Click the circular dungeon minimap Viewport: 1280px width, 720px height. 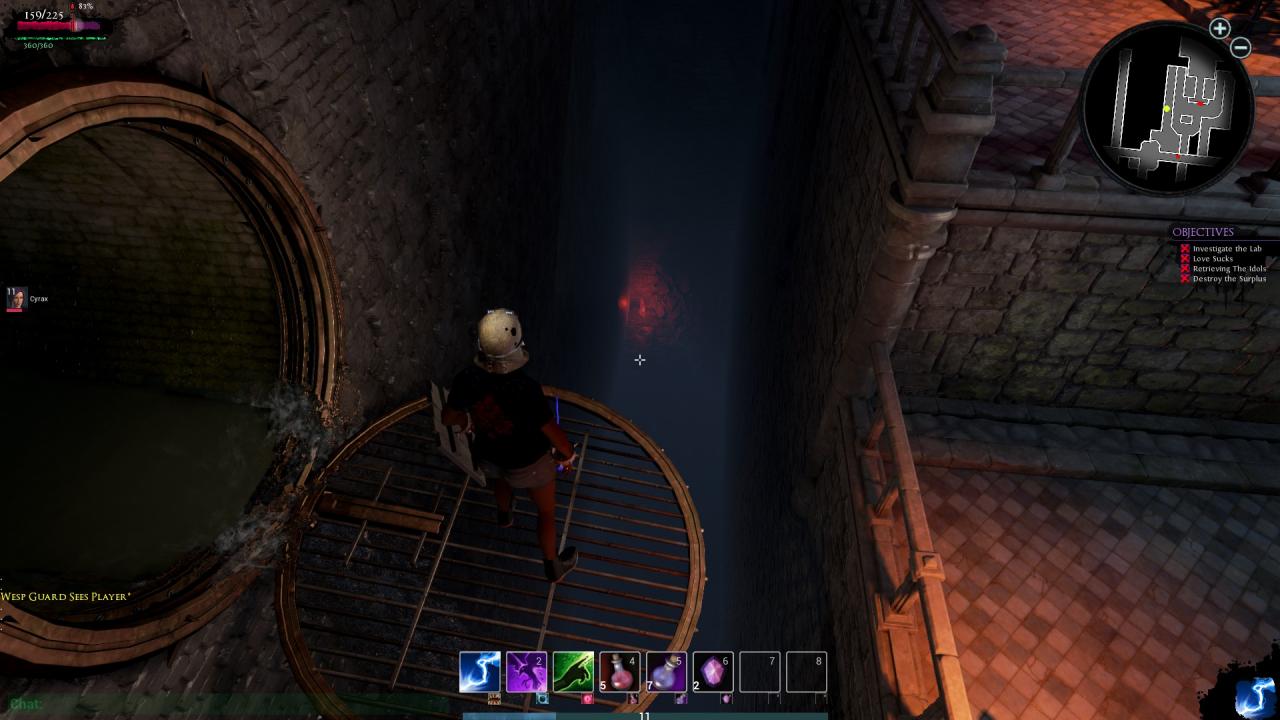1168,110
